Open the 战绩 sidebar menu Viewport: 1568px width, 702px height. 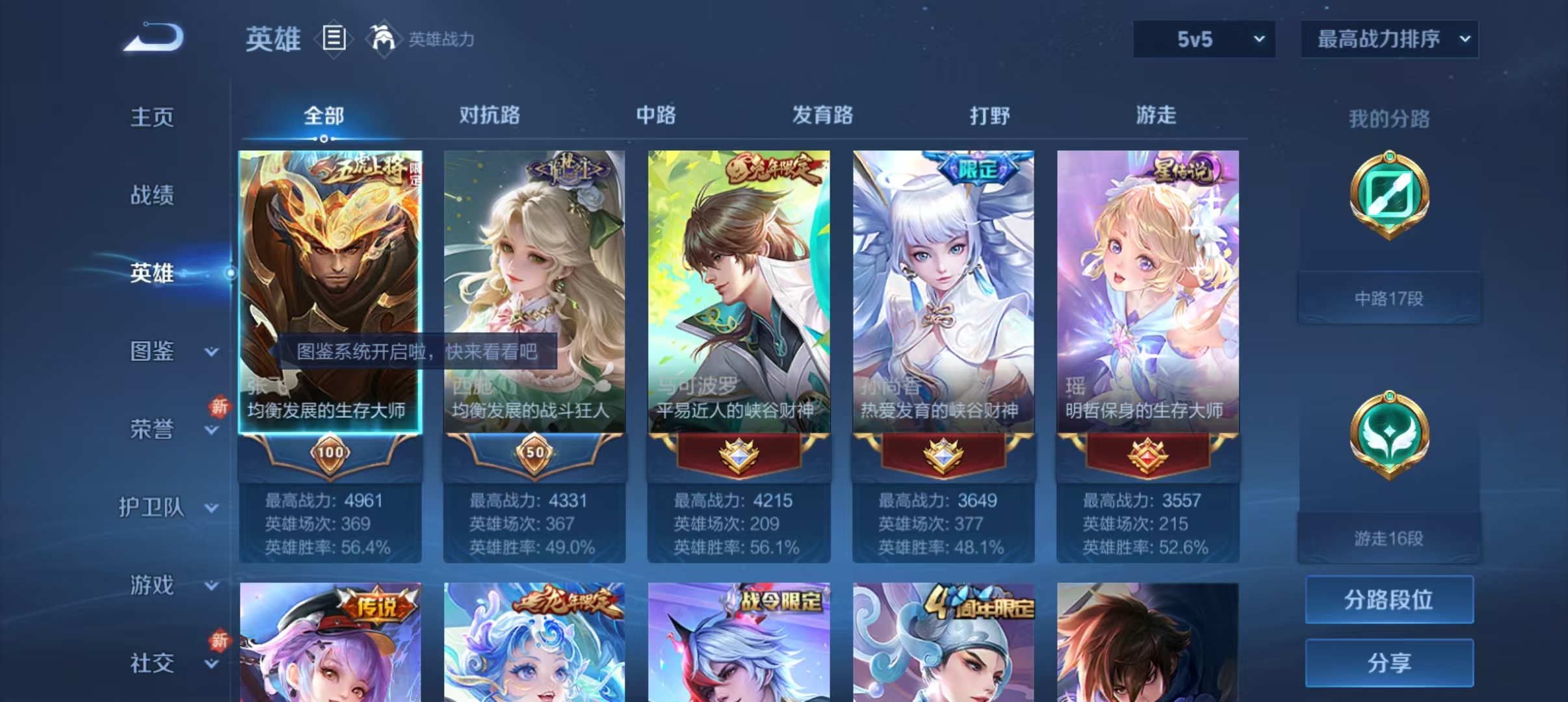[153, 195]
